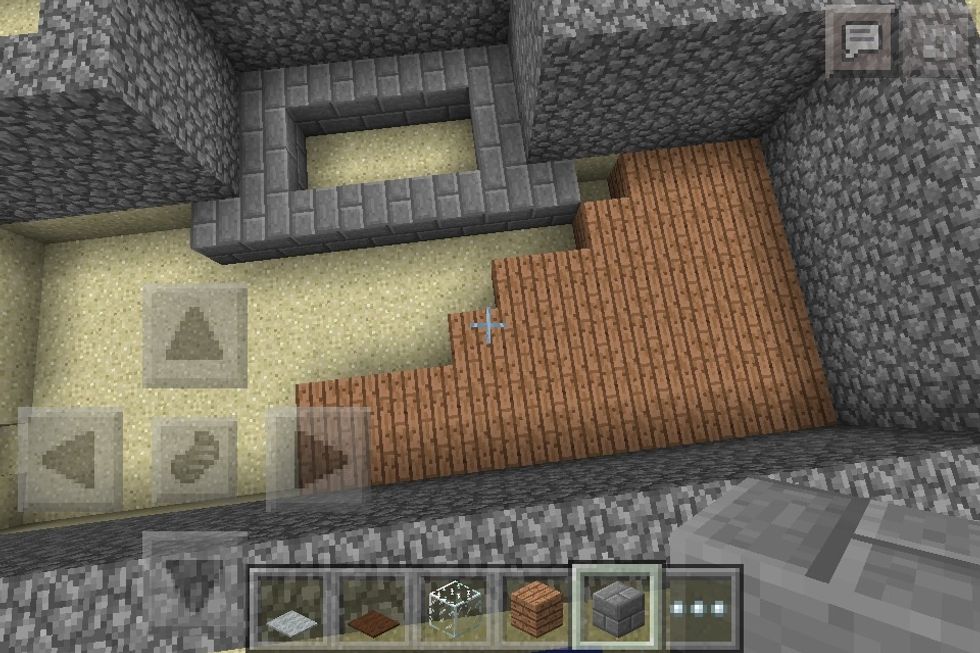Strafe right with the right arrow pad
Viewport: 980px width, 653px height.
319,459
